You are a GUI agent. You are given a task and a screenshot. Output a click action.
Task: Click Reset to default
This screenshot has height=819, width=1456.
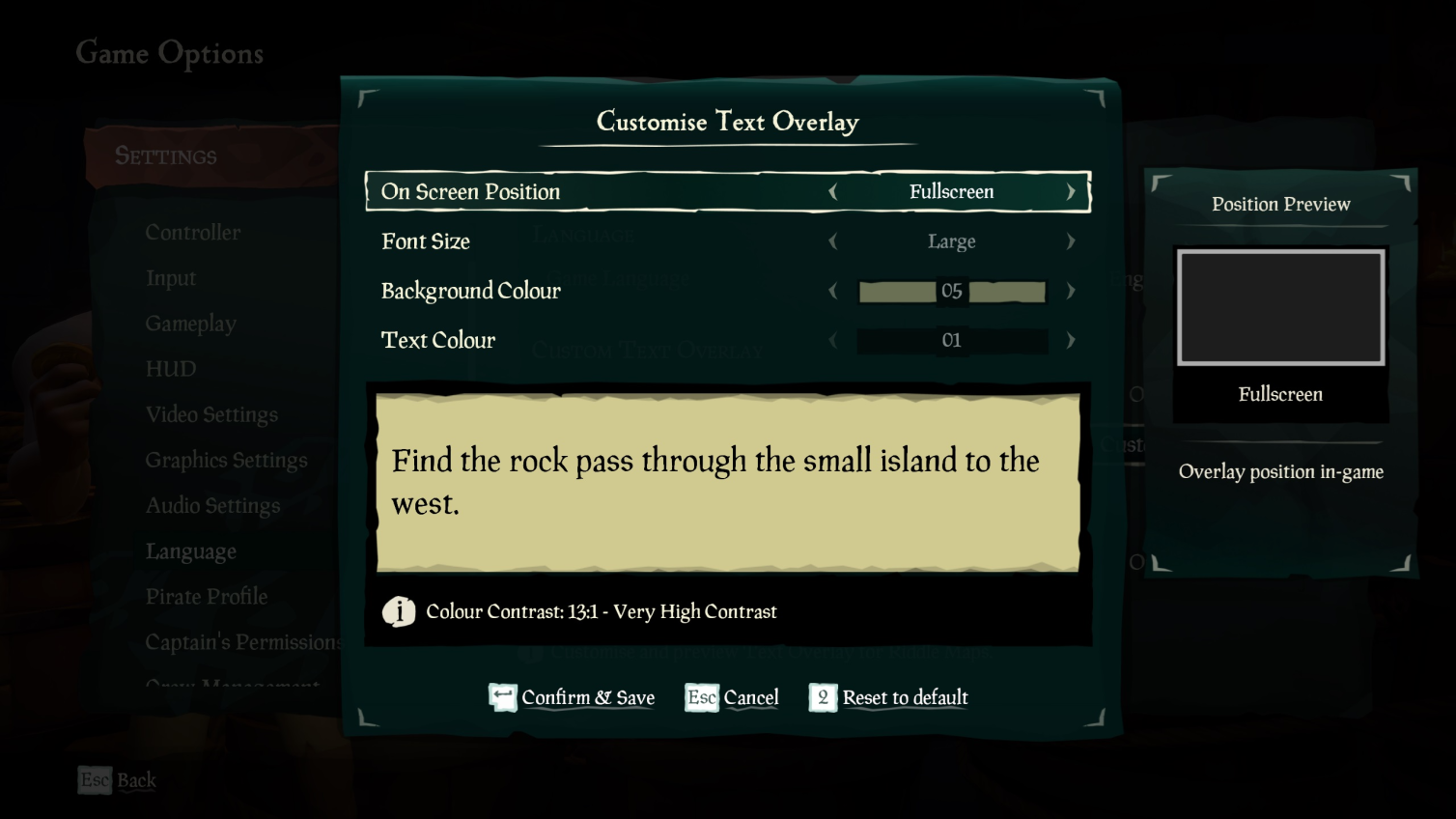click(905, 697)
